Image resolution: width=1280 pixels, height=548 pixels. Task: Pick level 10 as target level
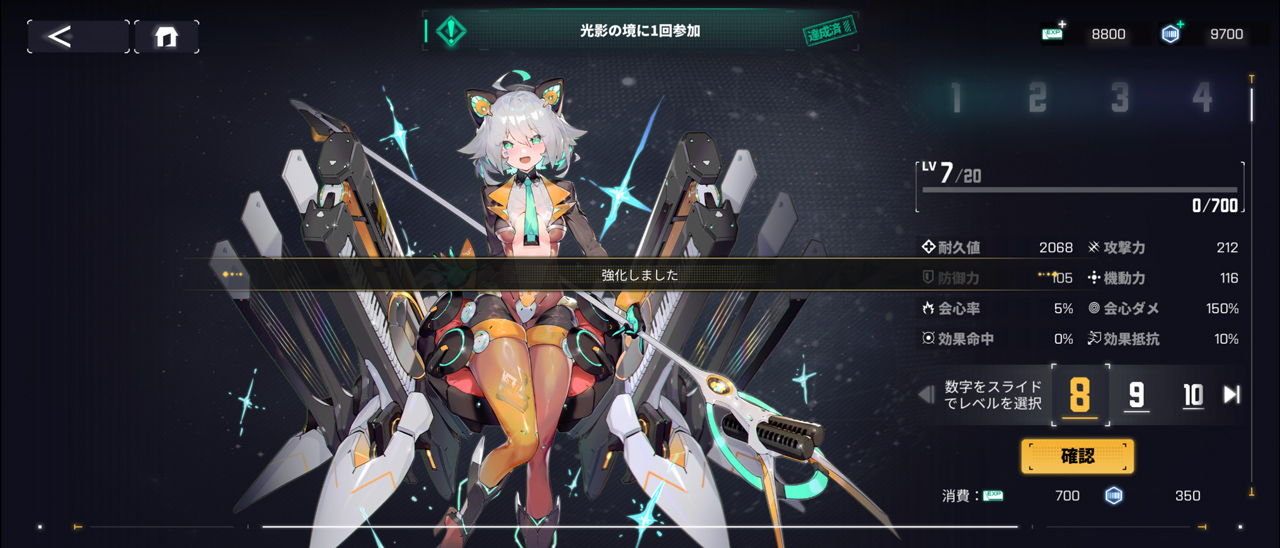click(1193, 396)
